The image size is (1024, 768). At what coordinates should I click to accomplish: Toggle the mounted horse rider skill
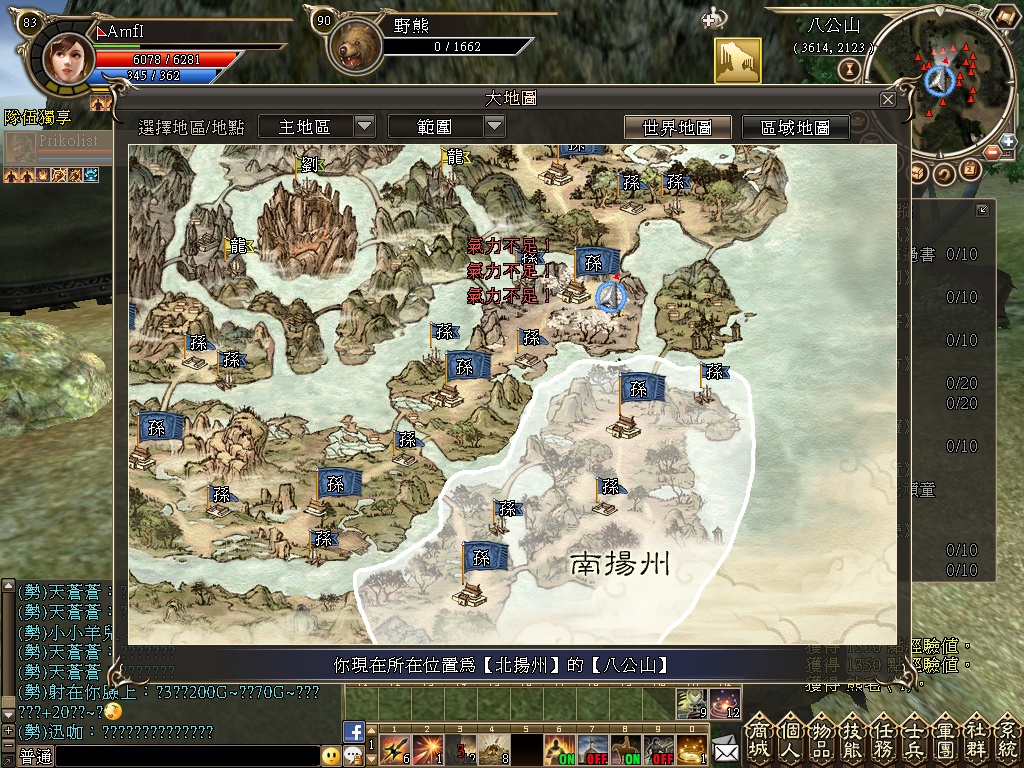click(624, 749)
